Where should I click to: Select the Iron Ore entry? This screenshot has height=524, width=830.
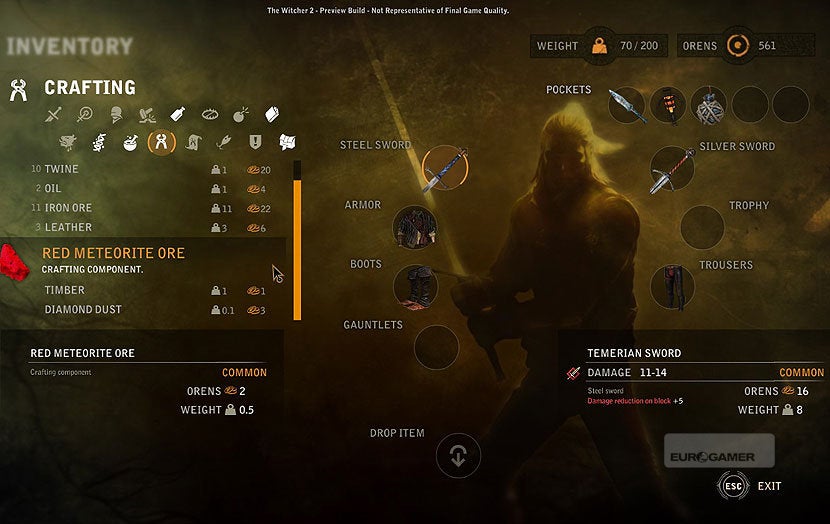[68, 208]
